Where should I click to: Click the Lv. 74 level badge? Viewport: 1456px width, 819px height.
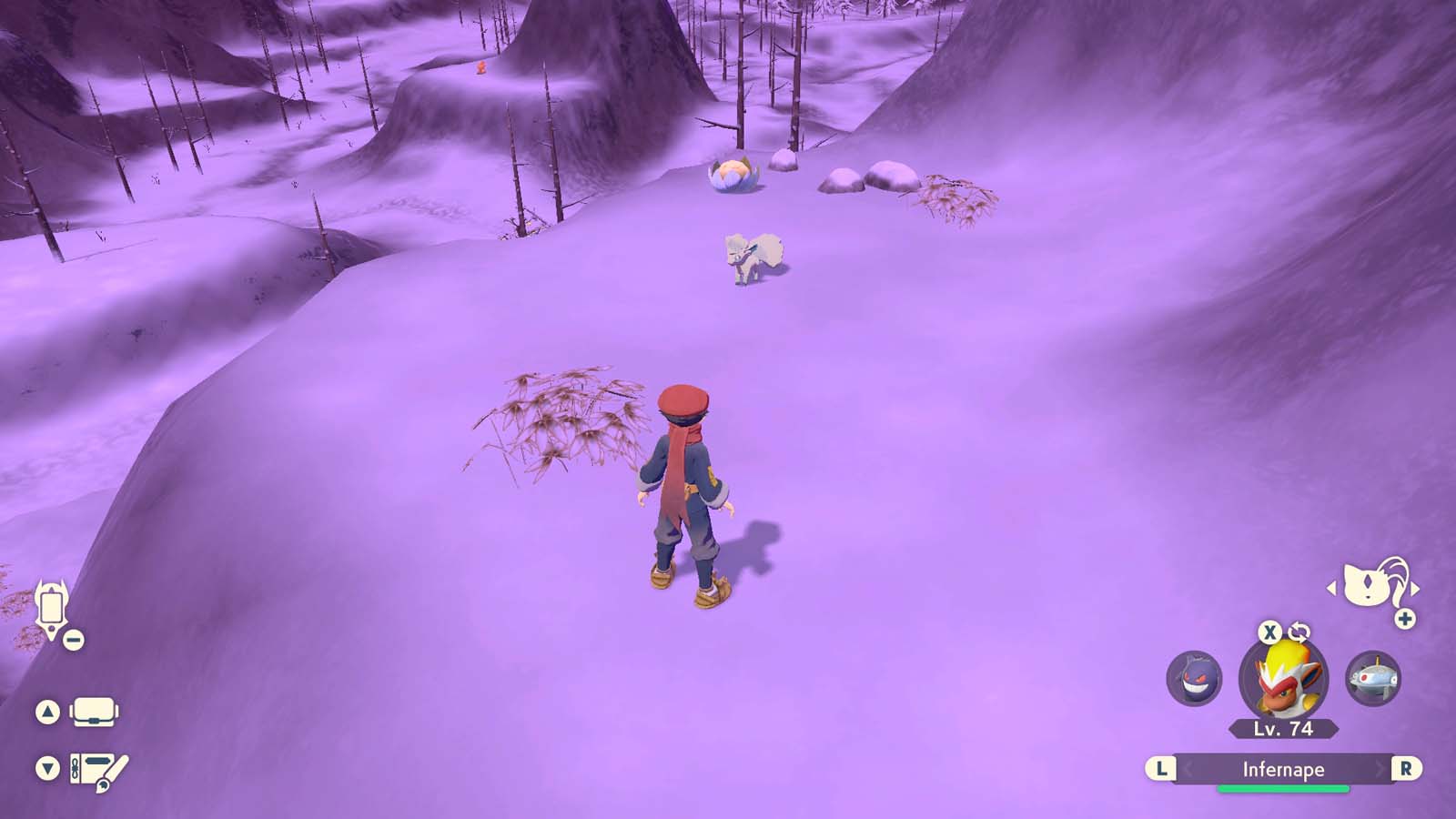1282,728
